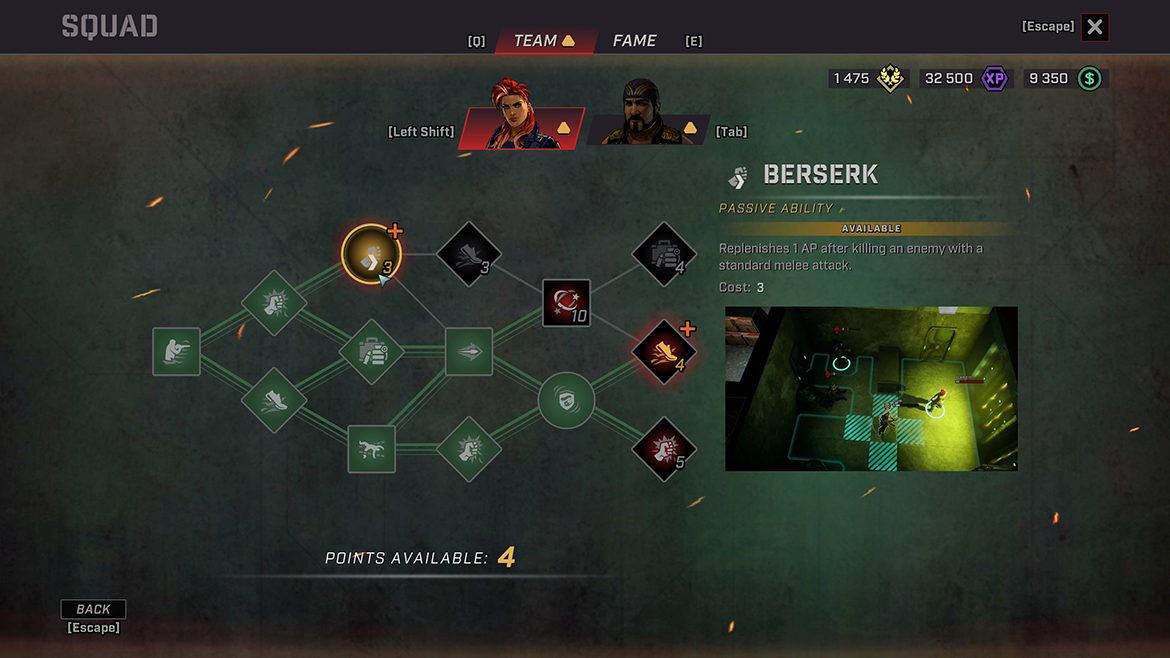Screen dimensions: 1170x658
Task: Unlock the highlighted Berserk skill node
Action: 371,254
